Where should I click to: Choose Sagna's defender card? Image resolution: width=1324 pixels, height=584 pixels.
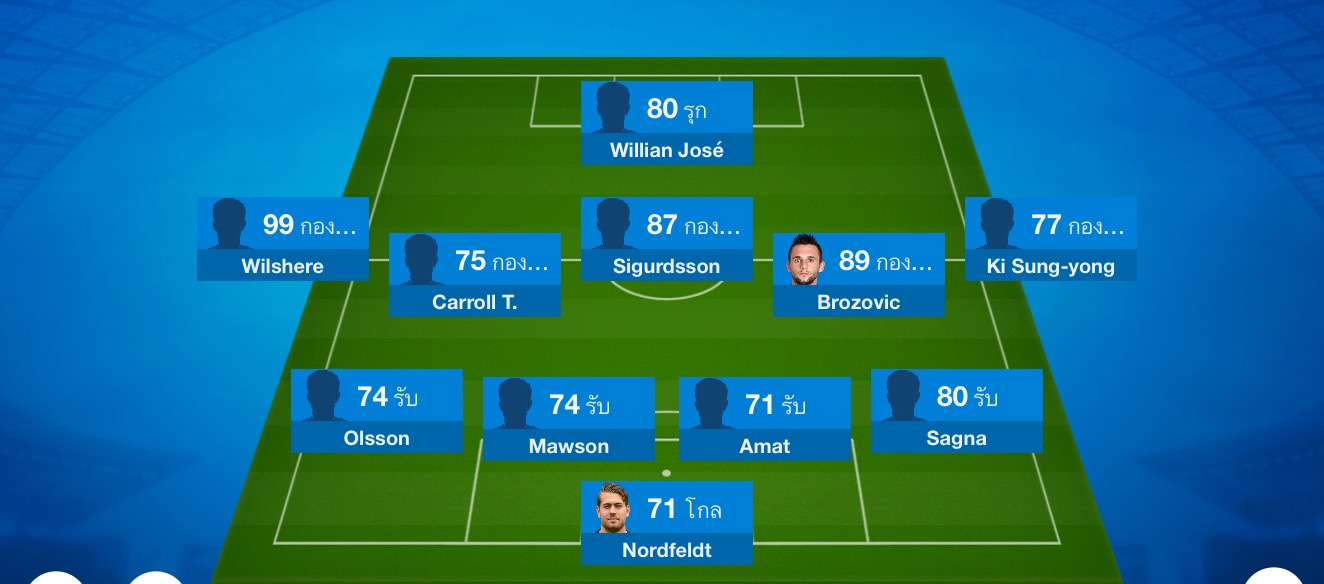(x=957, y=411)
